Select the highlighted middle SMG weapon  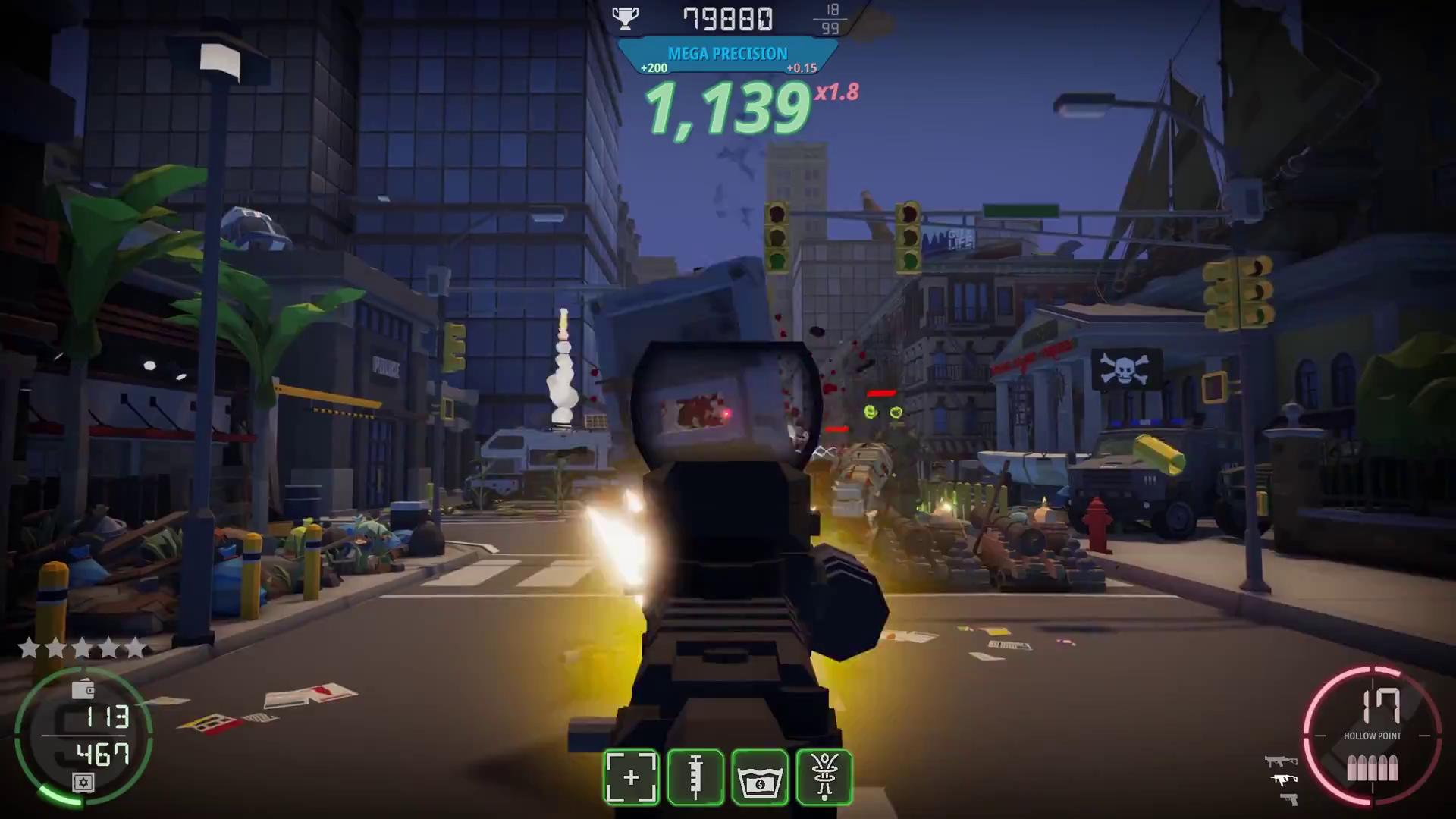point(1283,780)
